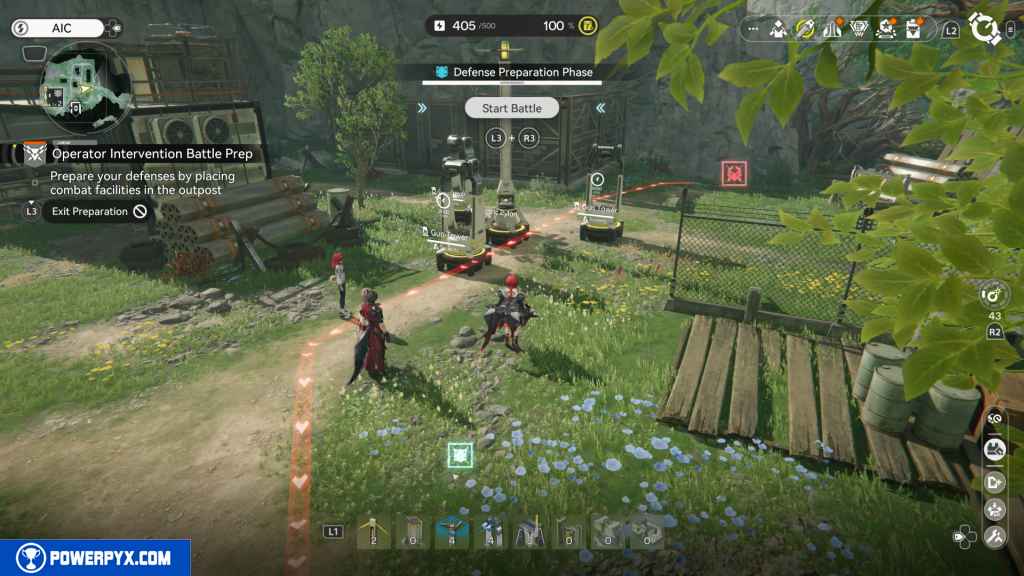
Task: Open the AIC mode label
Action: (x=62, y=28)
